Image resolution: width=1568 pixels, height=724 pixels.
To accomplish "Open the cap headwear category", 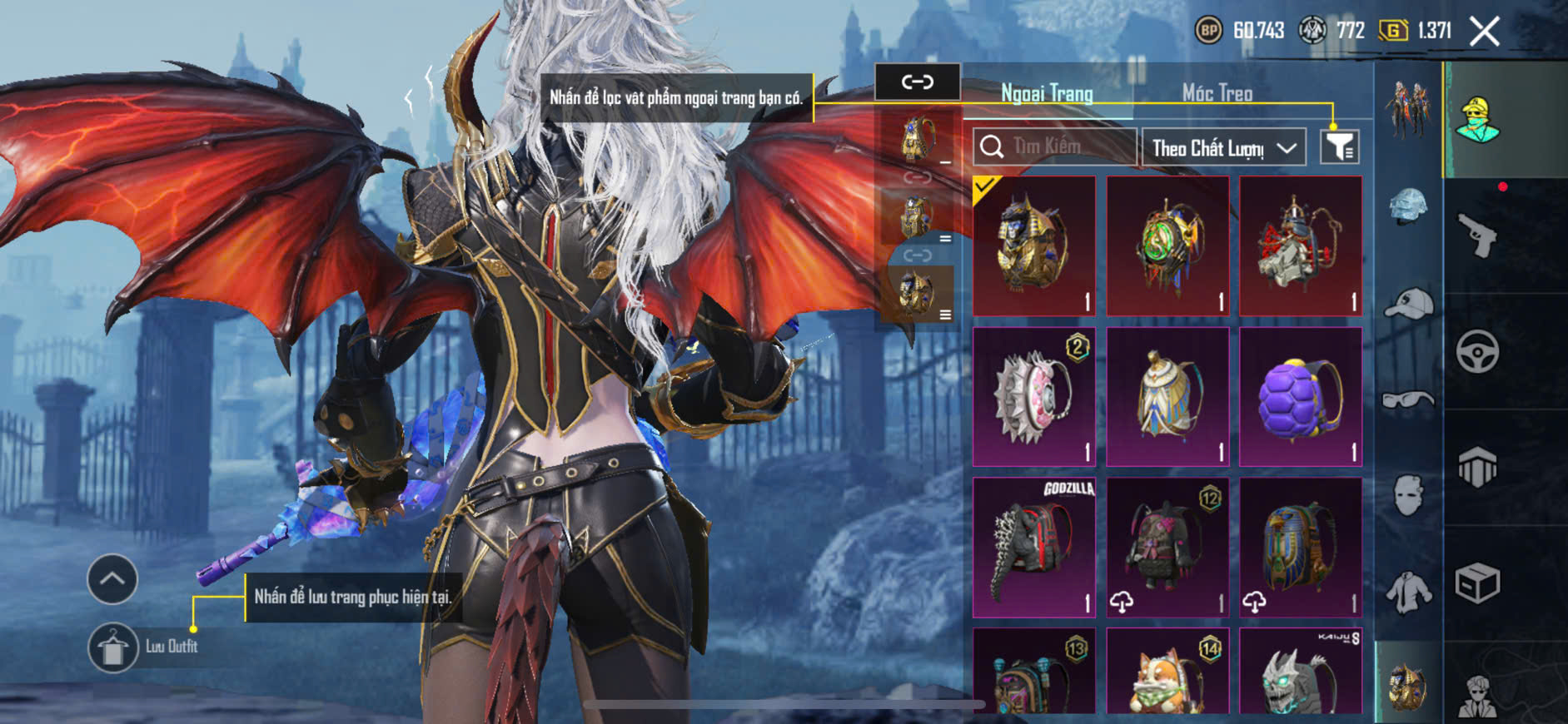I will (1408, 303).
